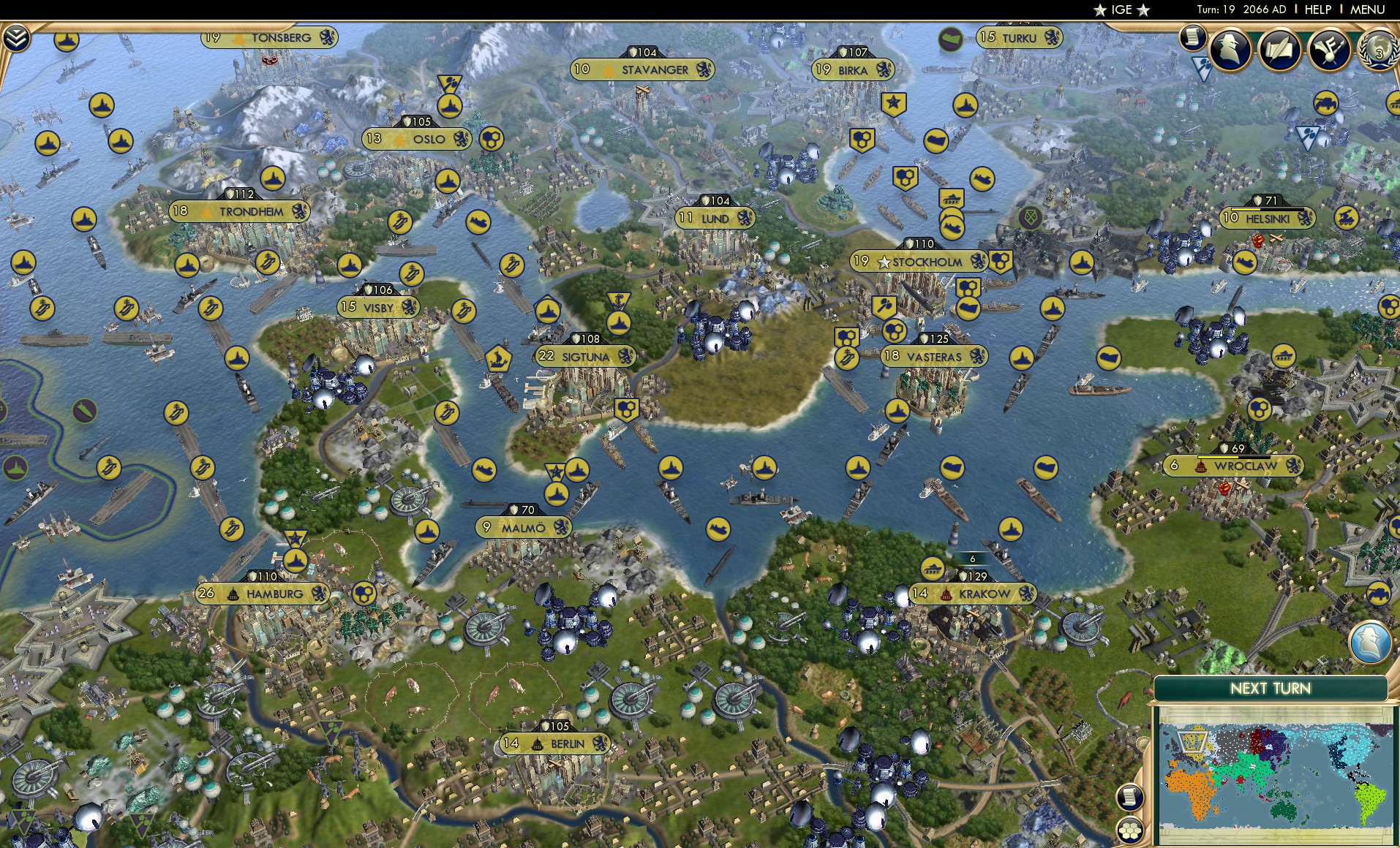Open the MENU
The image size is (1400, 848).
1369,10
